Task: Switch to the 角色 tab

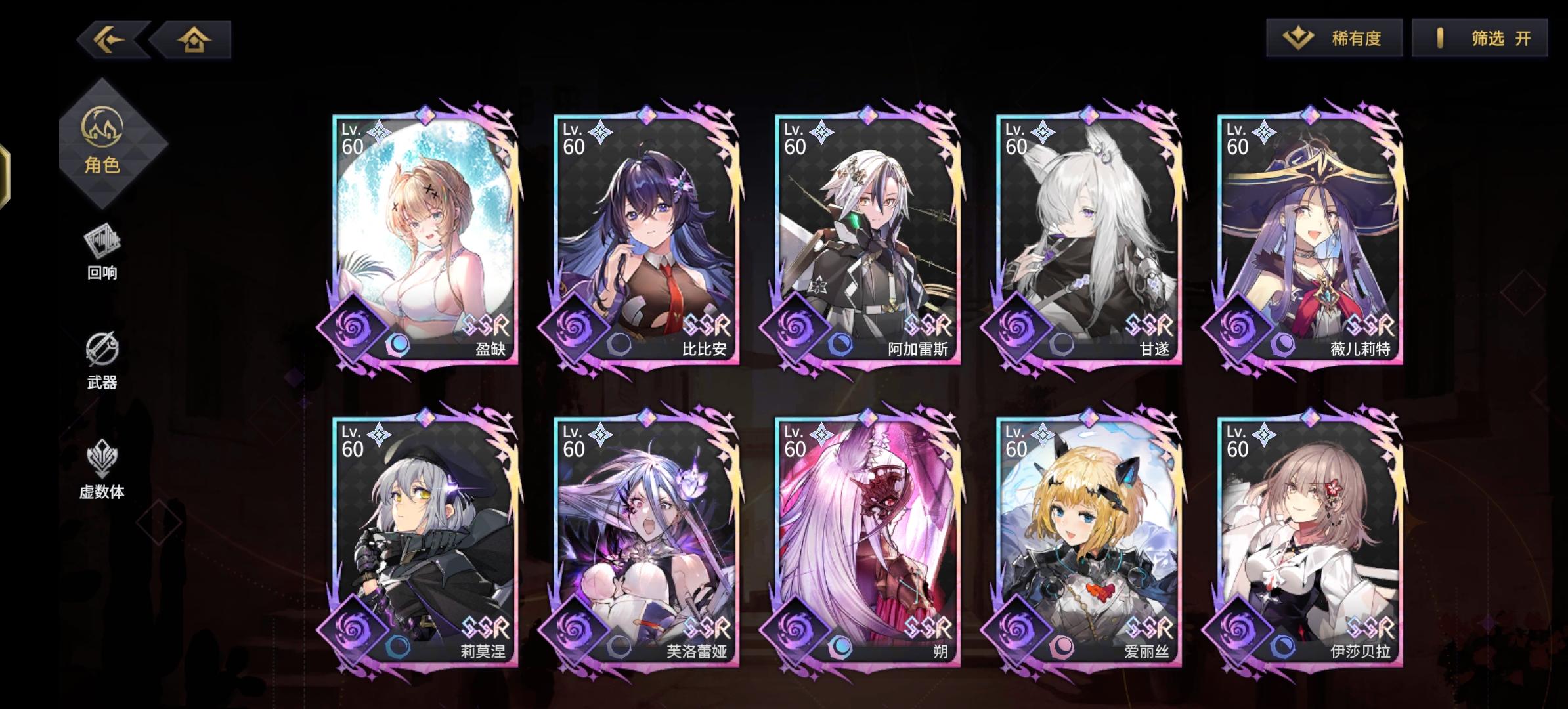Action: click(104, 141)
